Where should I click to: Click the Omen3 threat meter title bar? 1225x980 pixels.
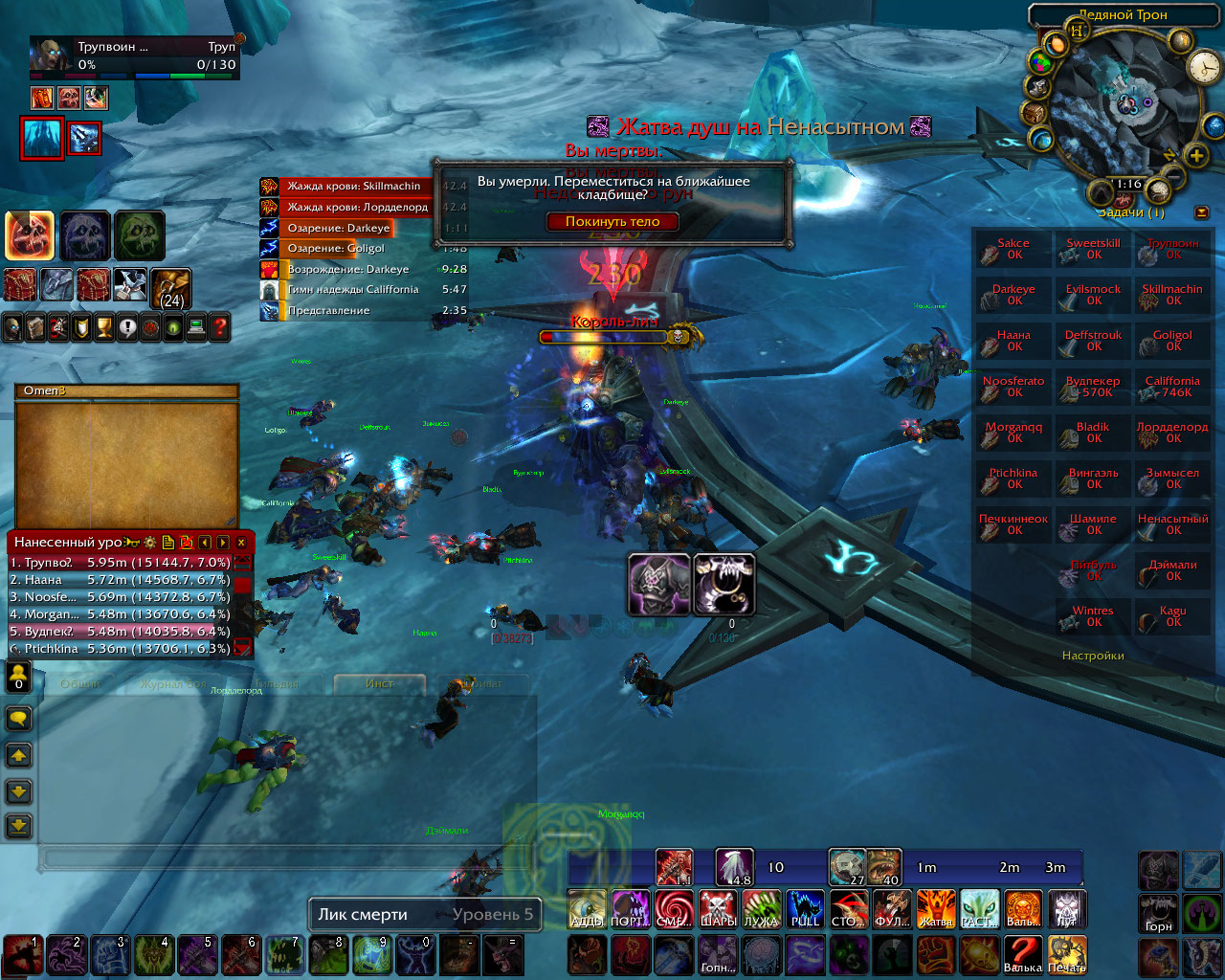(x=126, y=390)
